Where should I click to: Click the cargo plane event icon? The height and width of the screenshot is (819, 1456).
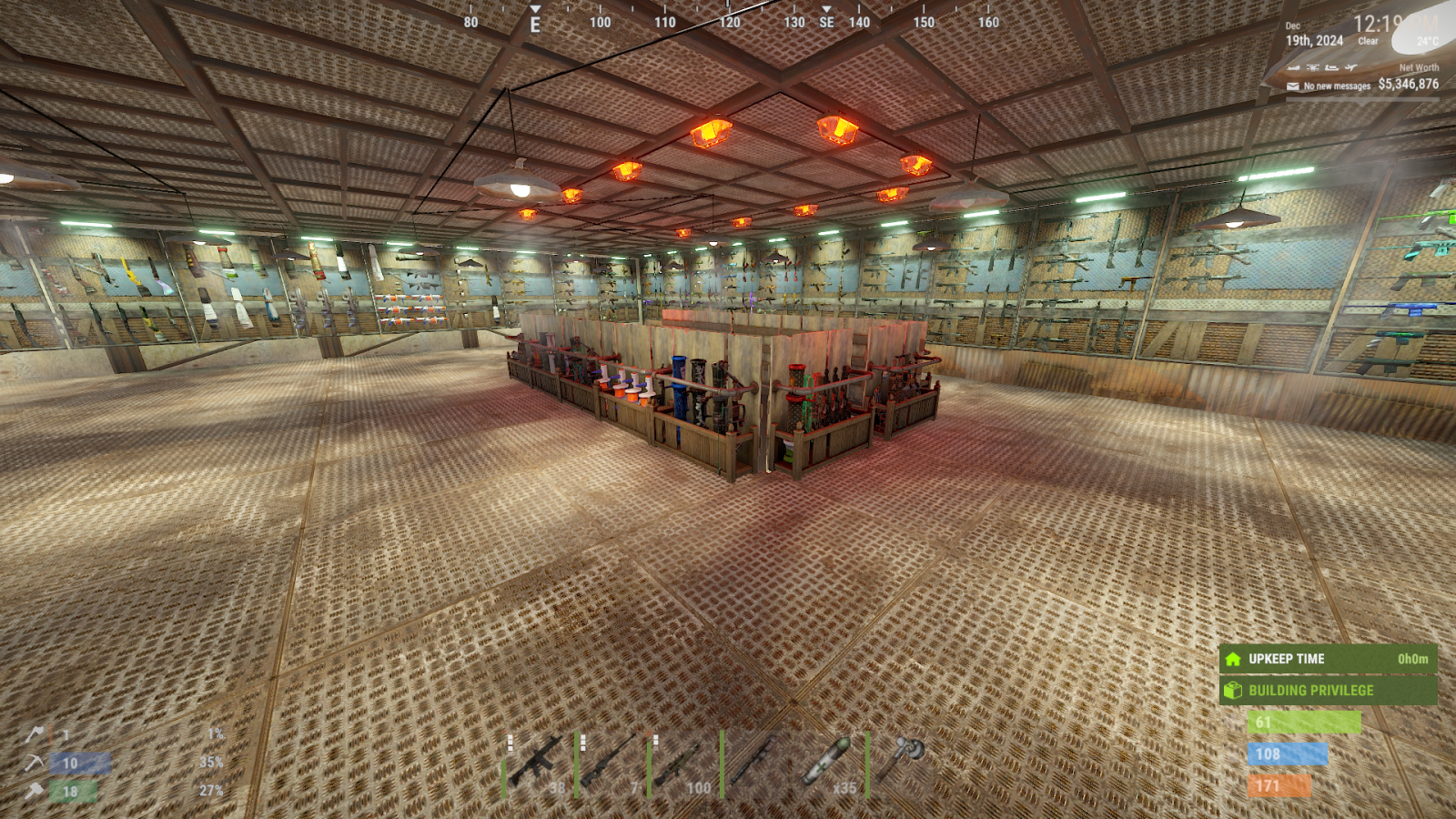(1351, 67)
